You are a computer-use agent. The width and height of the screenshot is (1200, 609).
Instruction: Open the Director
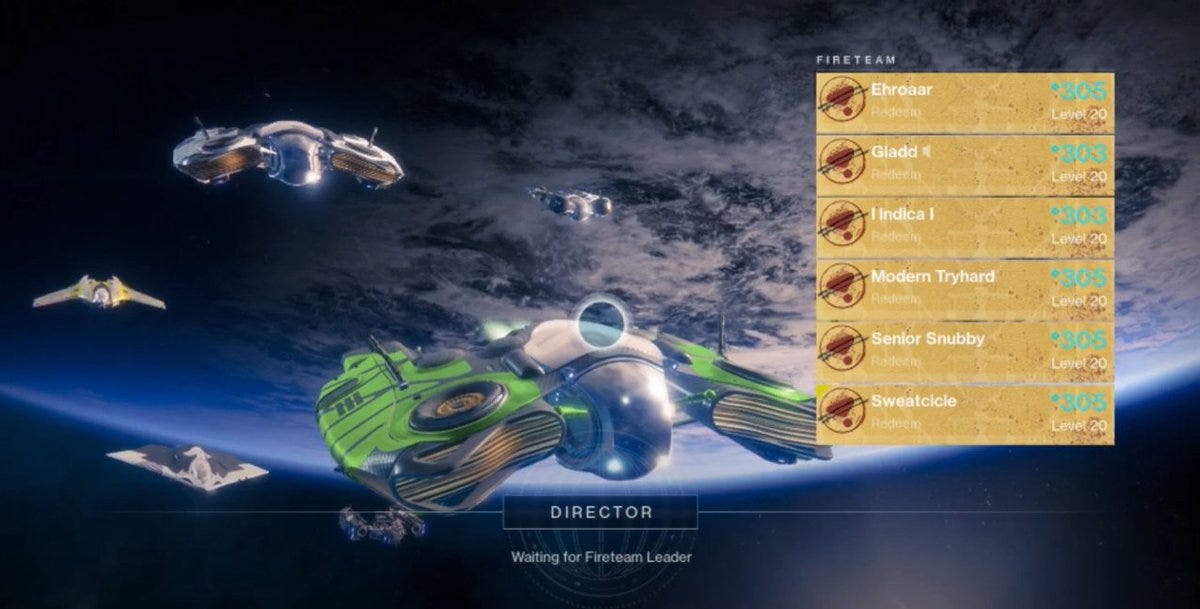pos(600,513)
